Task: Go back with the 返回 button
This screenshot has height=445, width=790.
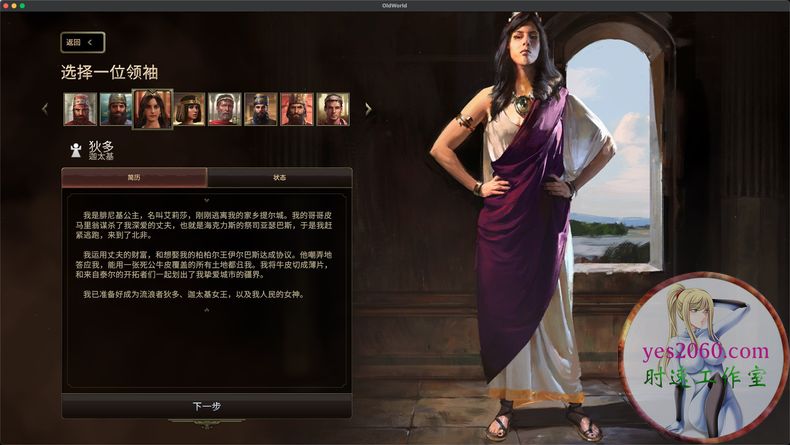Action: [x=82, y=43]
